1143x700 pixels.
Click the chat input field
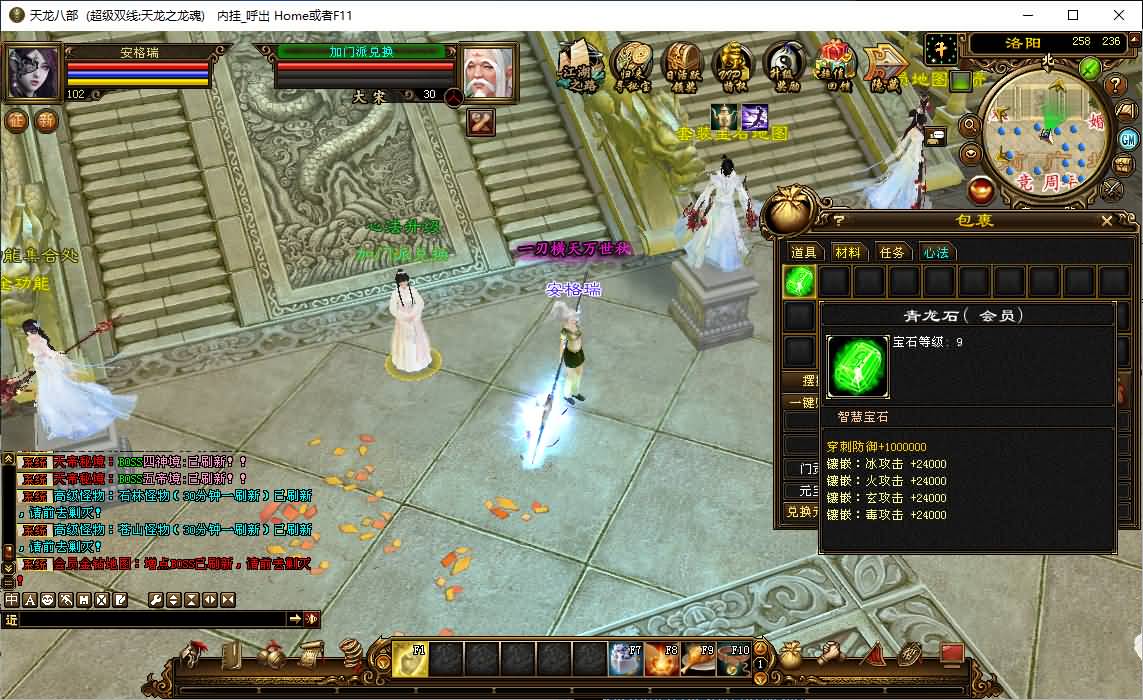tap(152, 620)
